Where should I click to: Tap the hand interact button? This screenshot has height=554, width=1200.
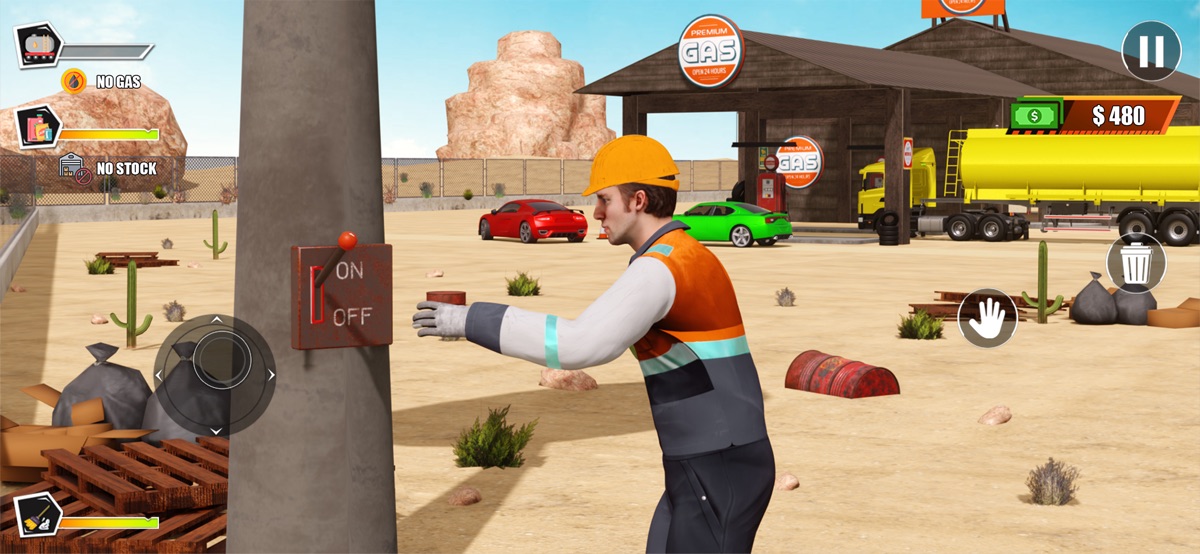(987, 318)
